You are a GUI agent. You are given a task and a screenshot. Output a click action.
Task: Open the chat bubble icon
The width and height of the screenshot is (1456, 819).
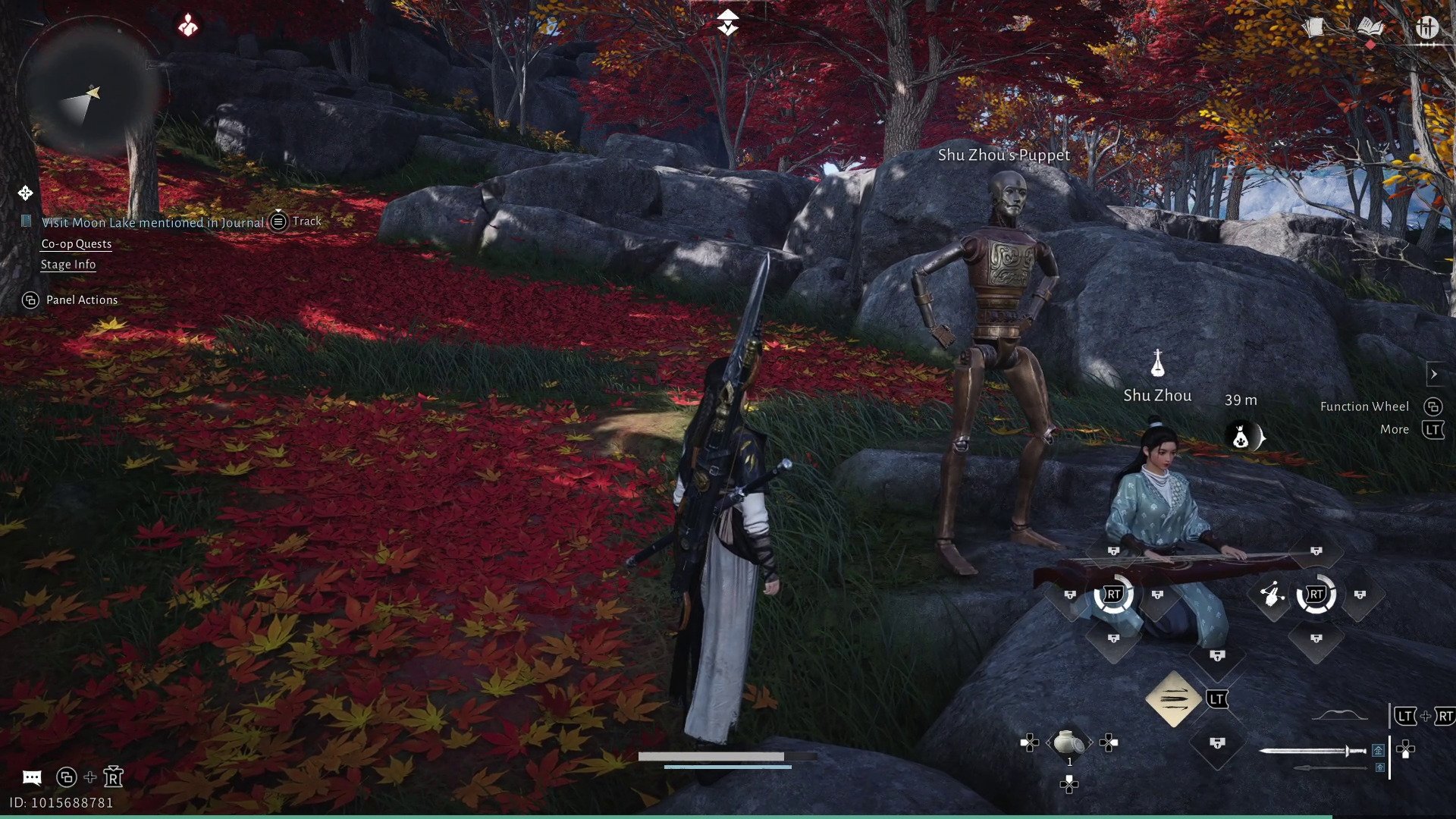(32, 777)
